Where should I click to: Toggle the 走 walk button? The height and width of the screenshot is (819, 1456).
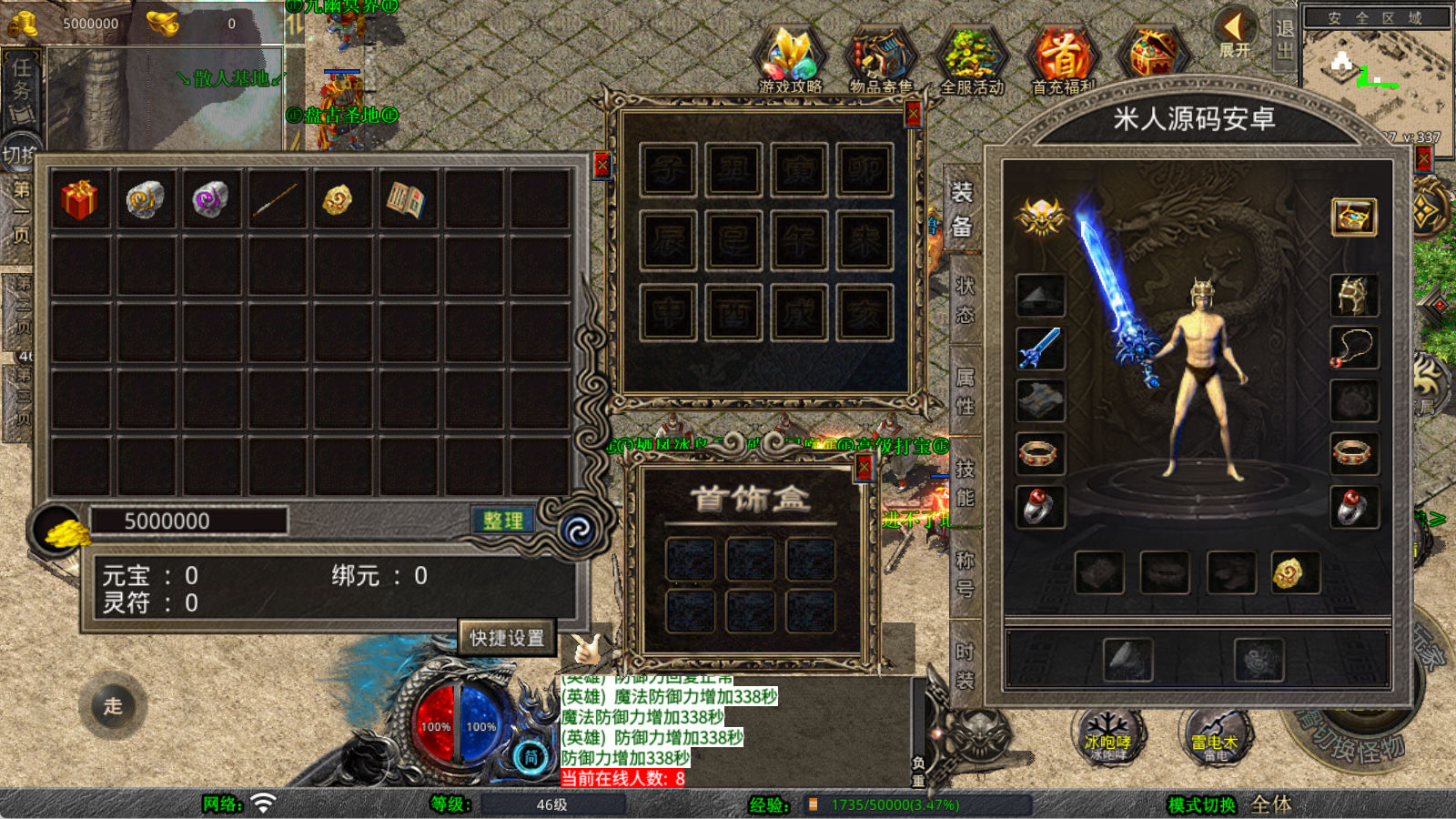(113, 705)
